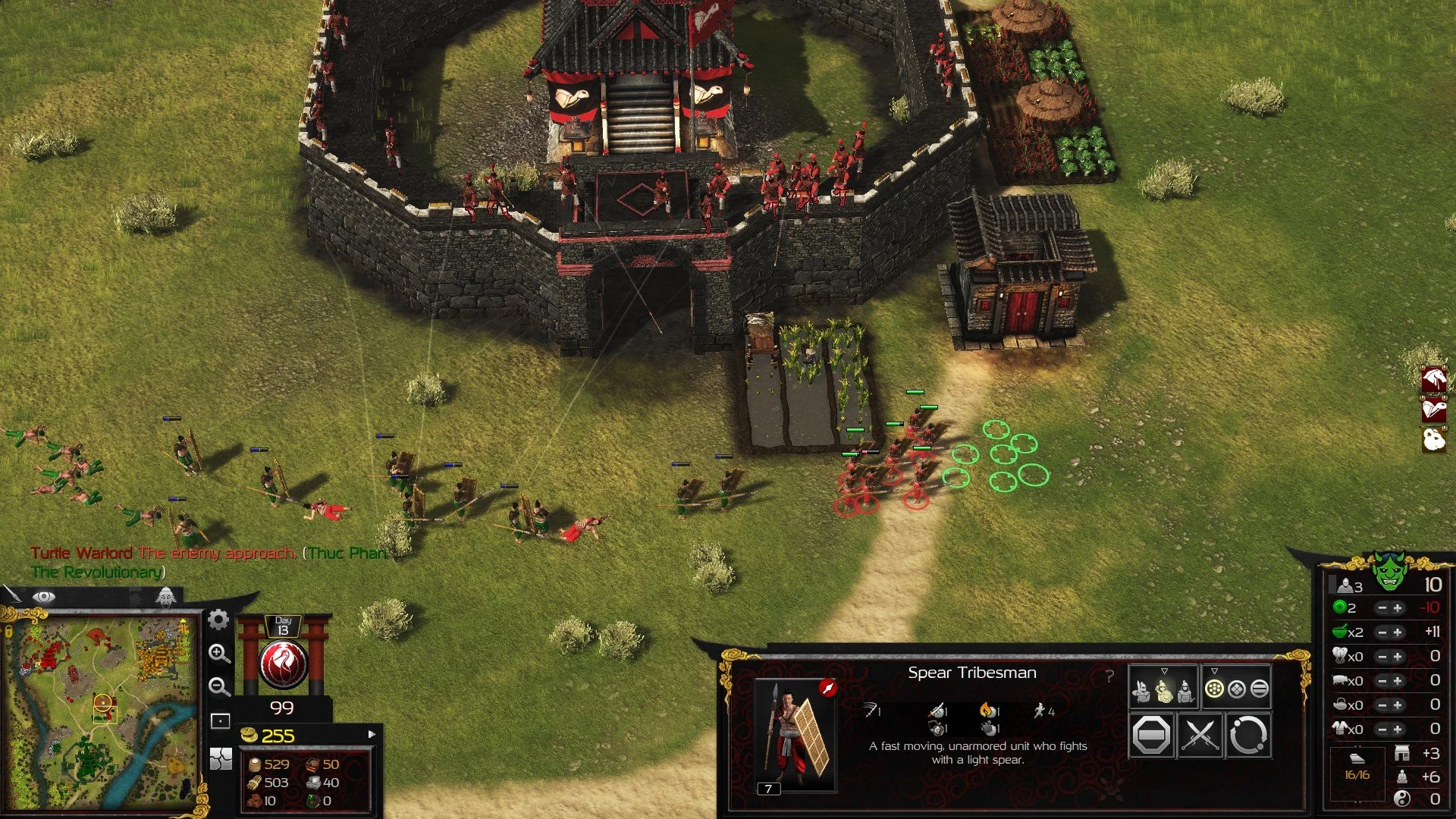Activate the crossed swords attack command
Image resolution: width=1456 pixels, height=819 pixels.
tap(1200, 735)
